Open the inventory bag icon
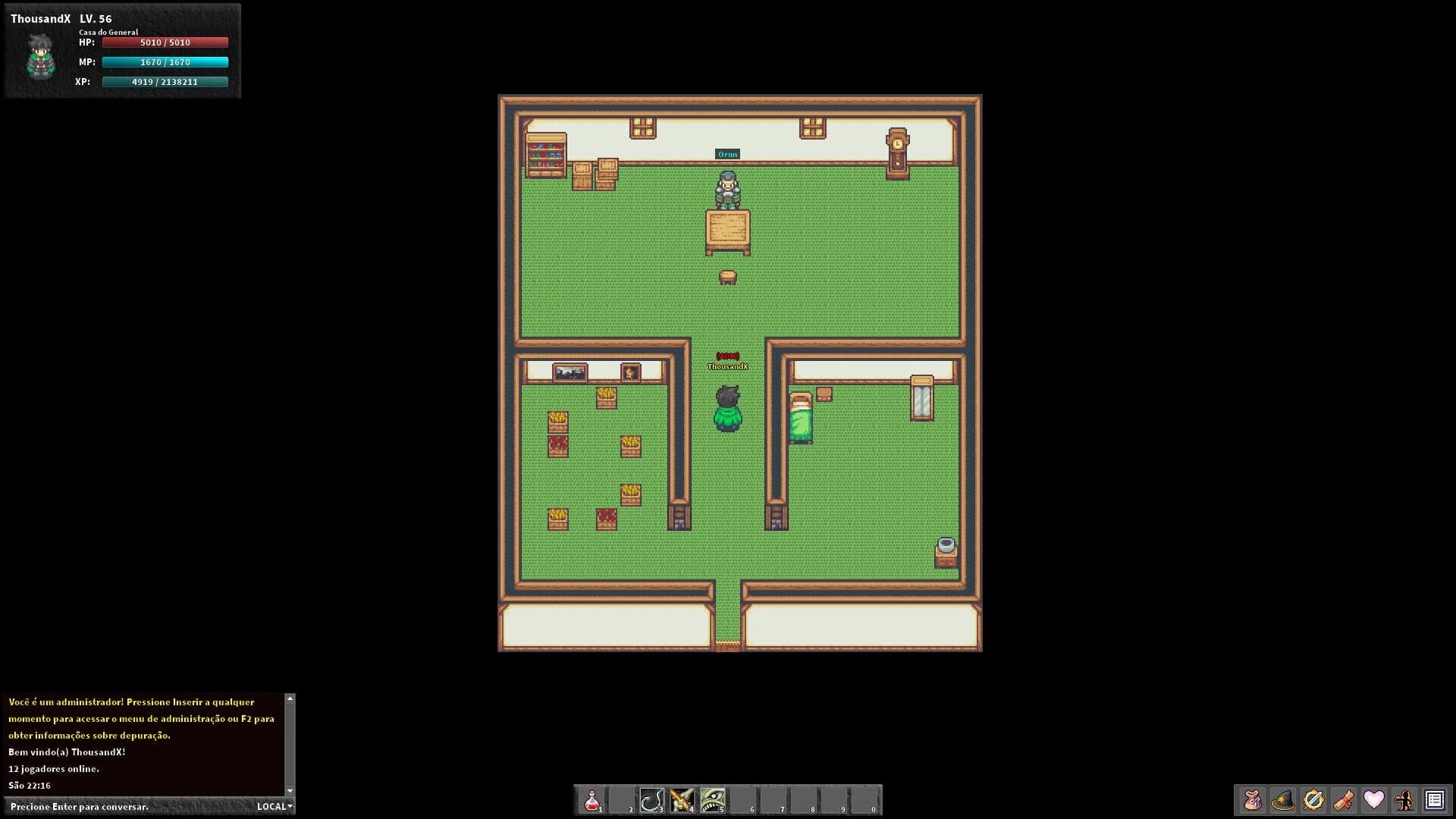The image size is (1456, 819). (x=1252, y=799)
